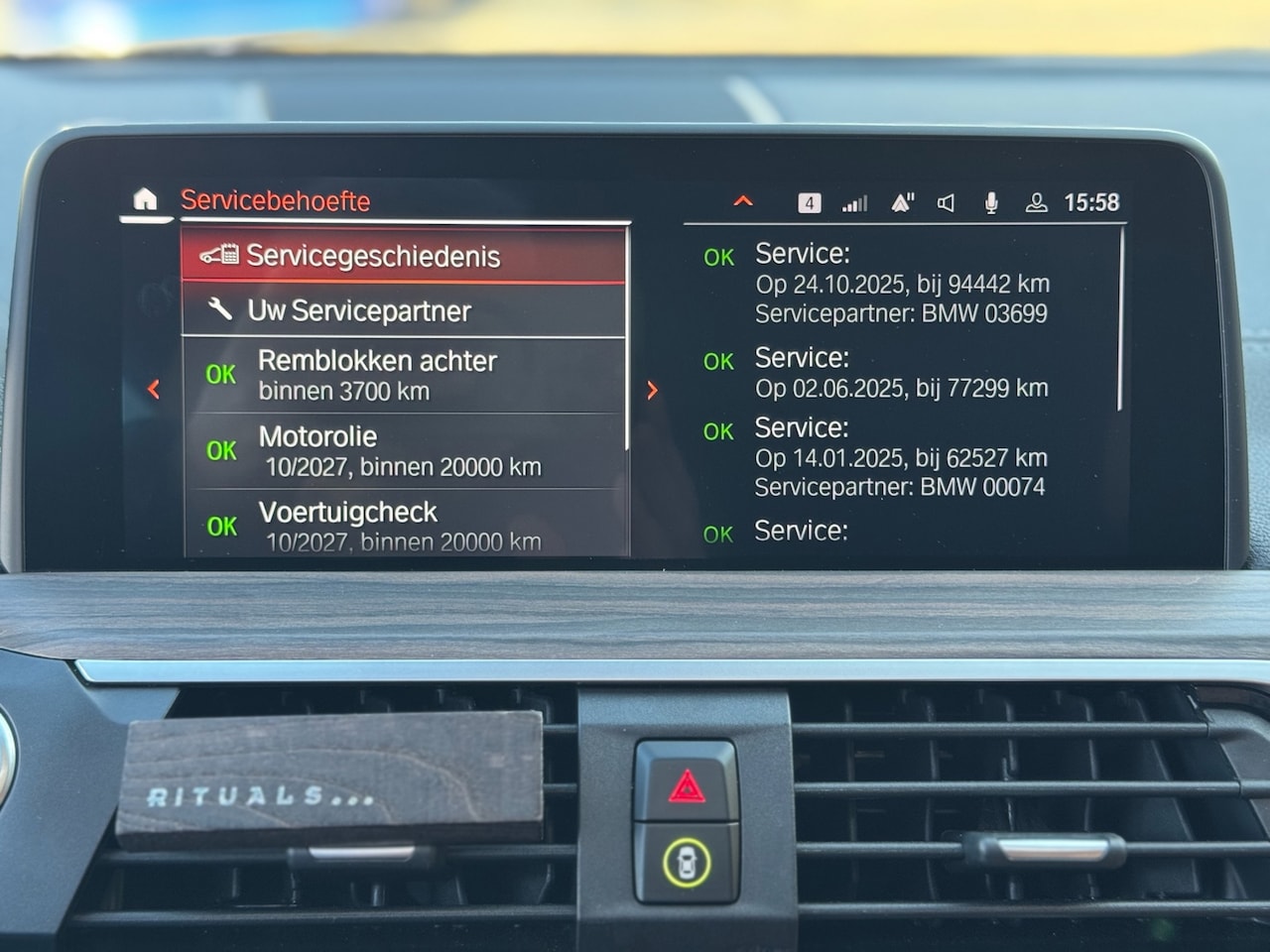Open the service record from 24.10.2025

[901, 284]
